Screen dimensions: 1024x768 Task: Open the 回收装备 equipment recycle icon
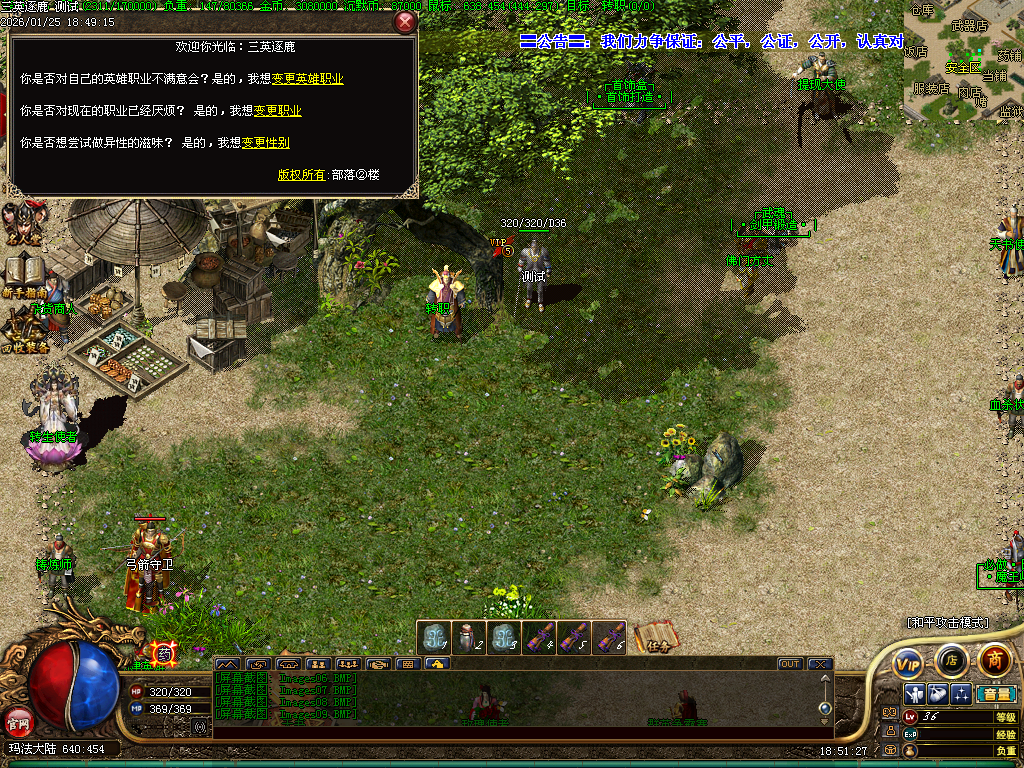click(x=23, y=327)
